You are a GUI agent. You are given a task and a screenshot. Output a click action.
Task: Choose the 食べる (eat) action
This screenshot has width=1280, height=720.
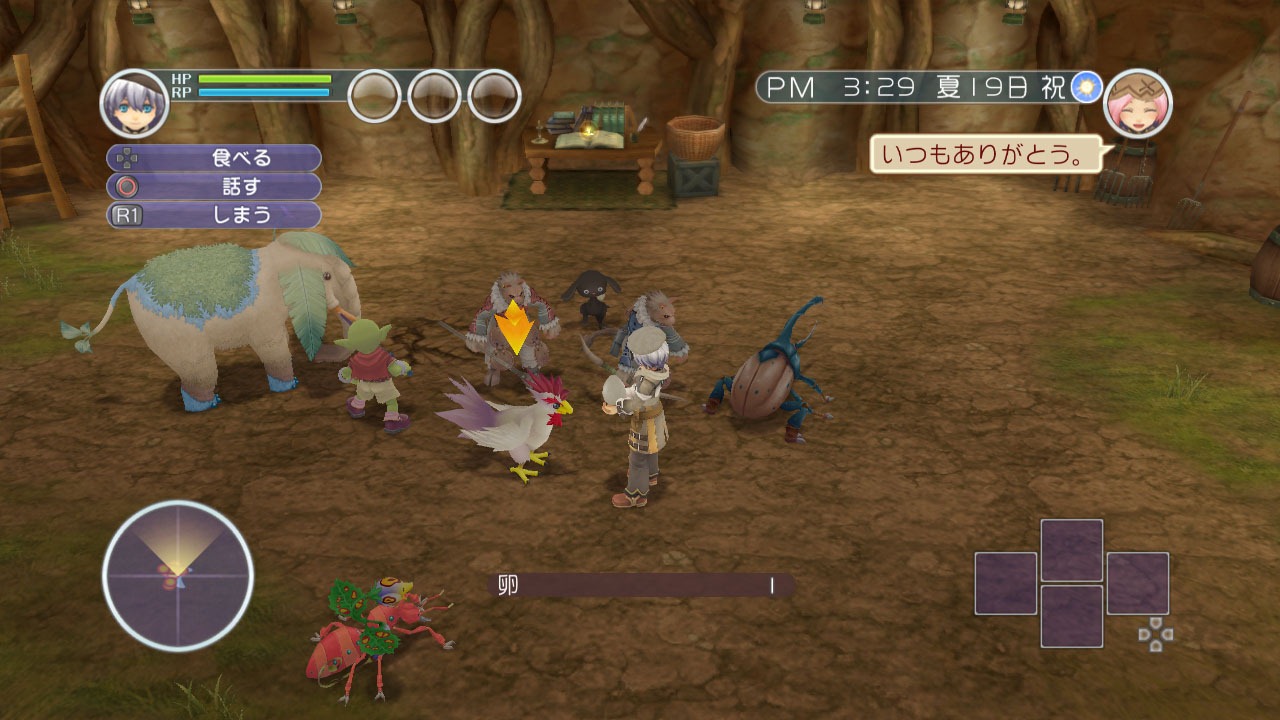coord(214,158)
